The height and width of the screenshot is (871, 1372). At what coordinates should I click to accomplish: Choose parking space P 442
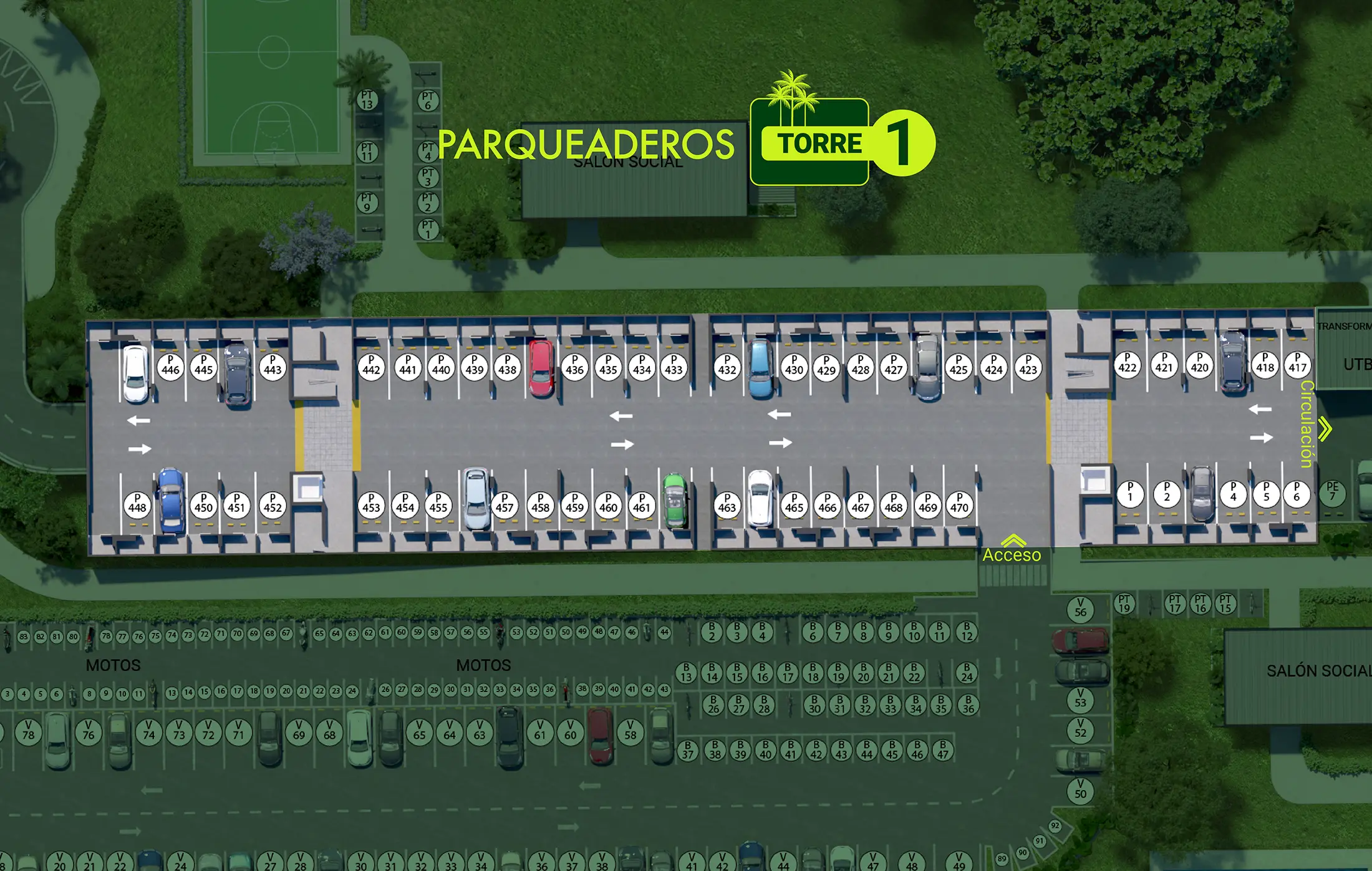[x=371, y=366]
